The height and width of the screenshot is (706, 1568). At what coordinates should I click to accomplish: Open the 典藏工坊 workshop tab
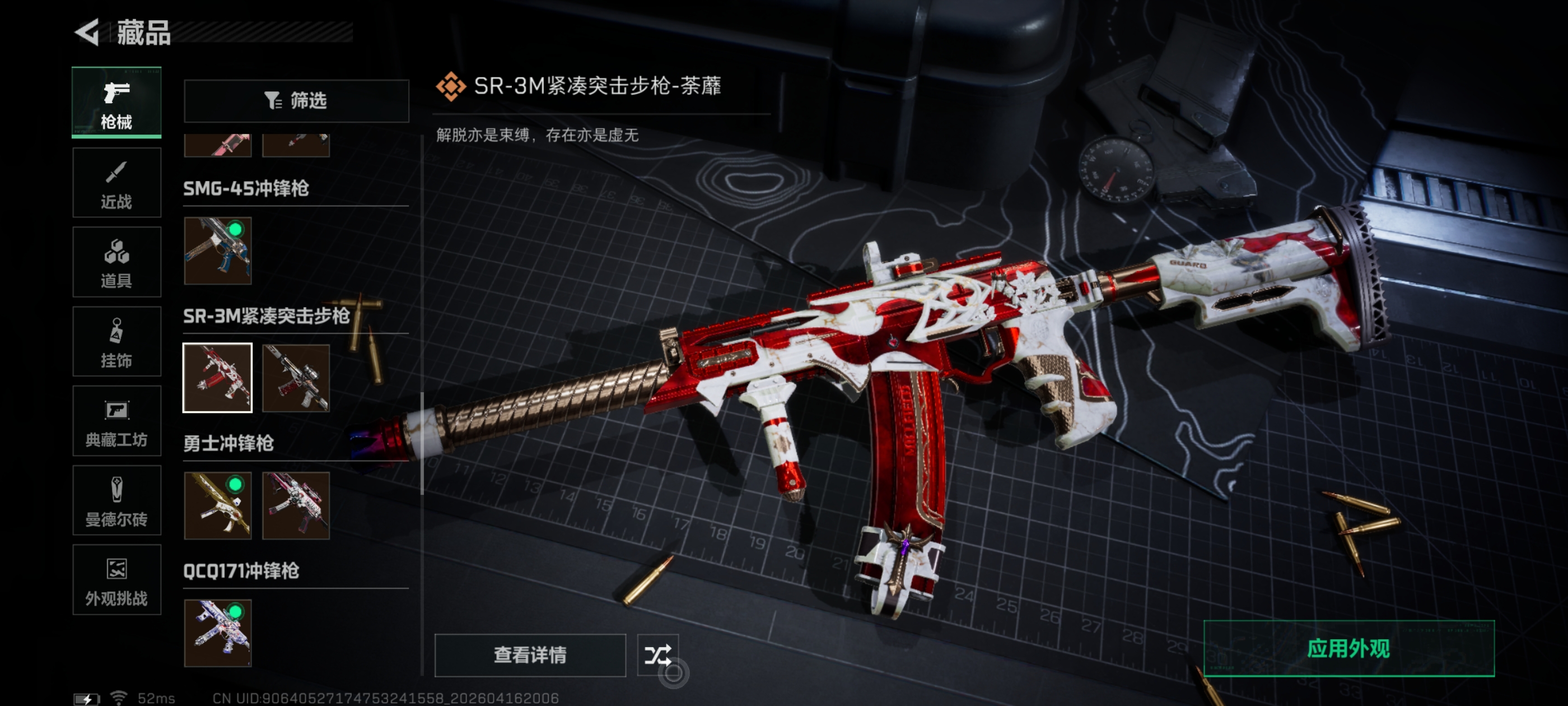pyautogui.click(x=116, y=421)
